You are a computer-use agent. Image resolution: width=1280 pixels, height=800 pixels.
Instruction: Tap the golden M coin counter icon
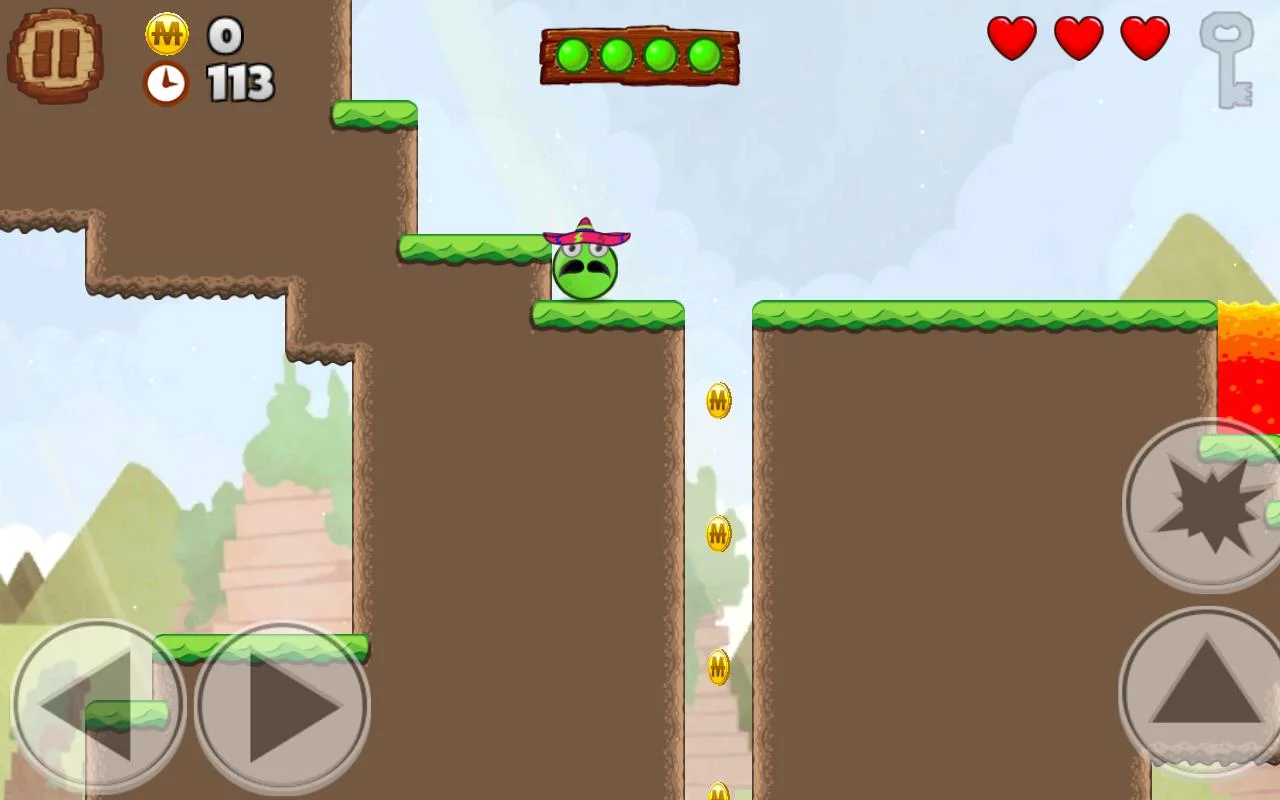[x=166, y=33]
